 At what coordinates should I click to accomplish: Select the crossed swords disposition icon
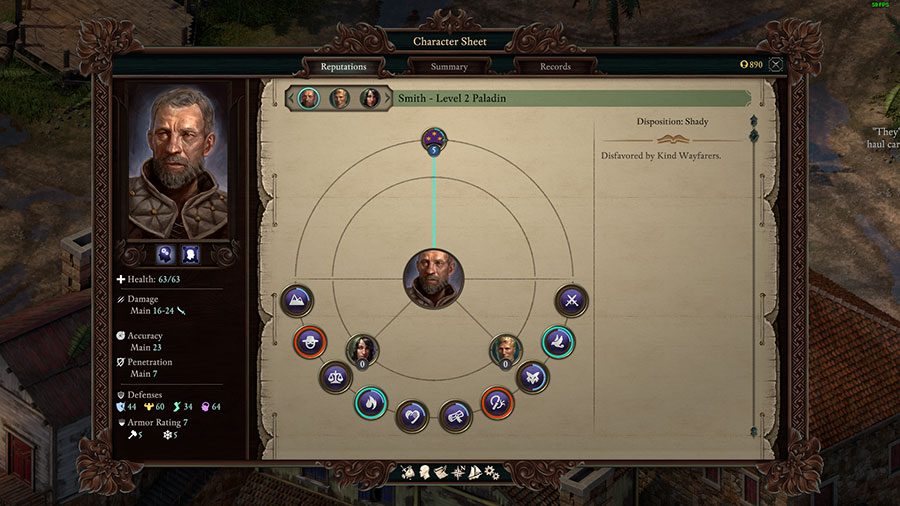pos(572,300)
